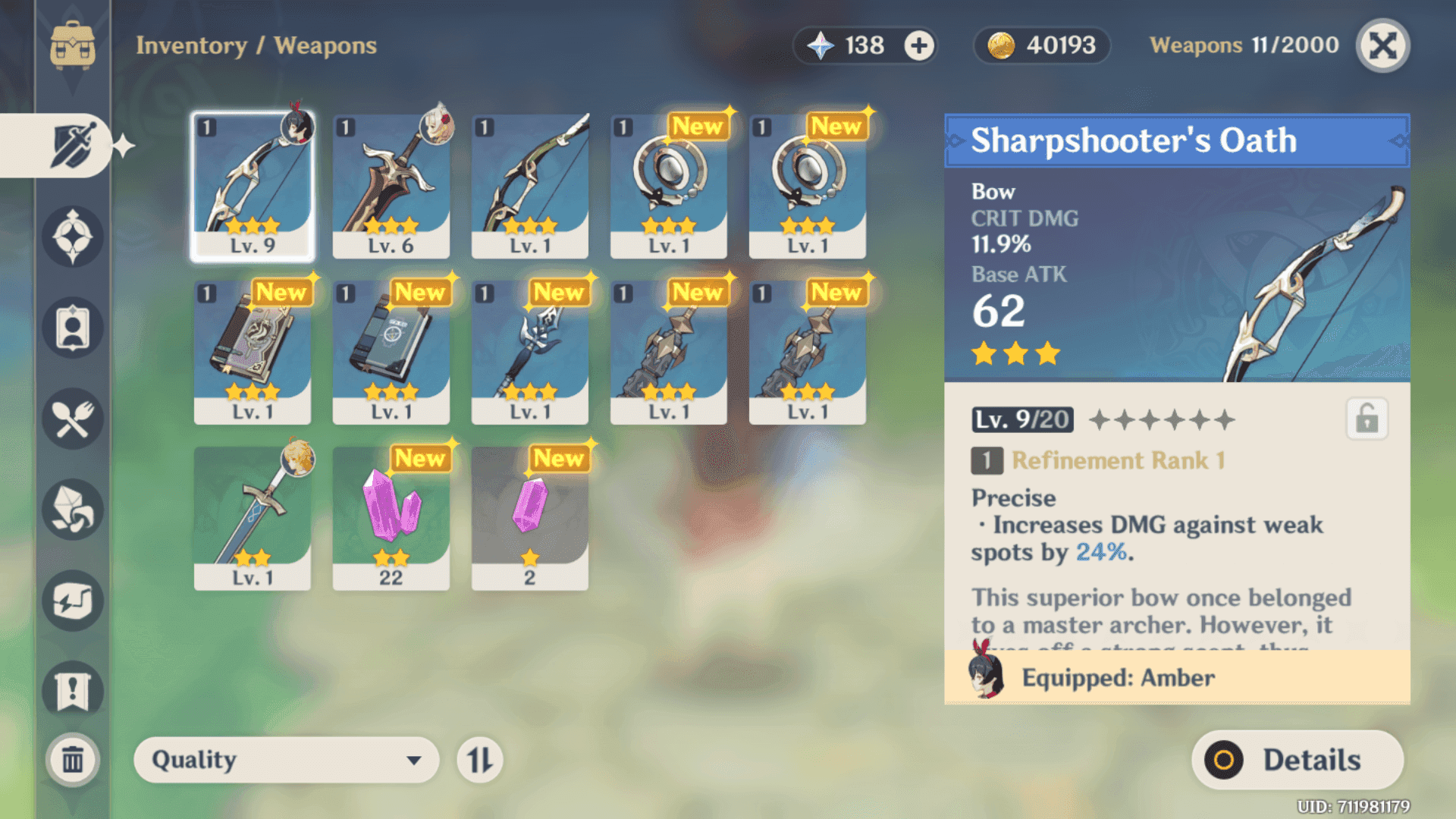
Task: Select the Materials tab
Action: click(73, 510)
